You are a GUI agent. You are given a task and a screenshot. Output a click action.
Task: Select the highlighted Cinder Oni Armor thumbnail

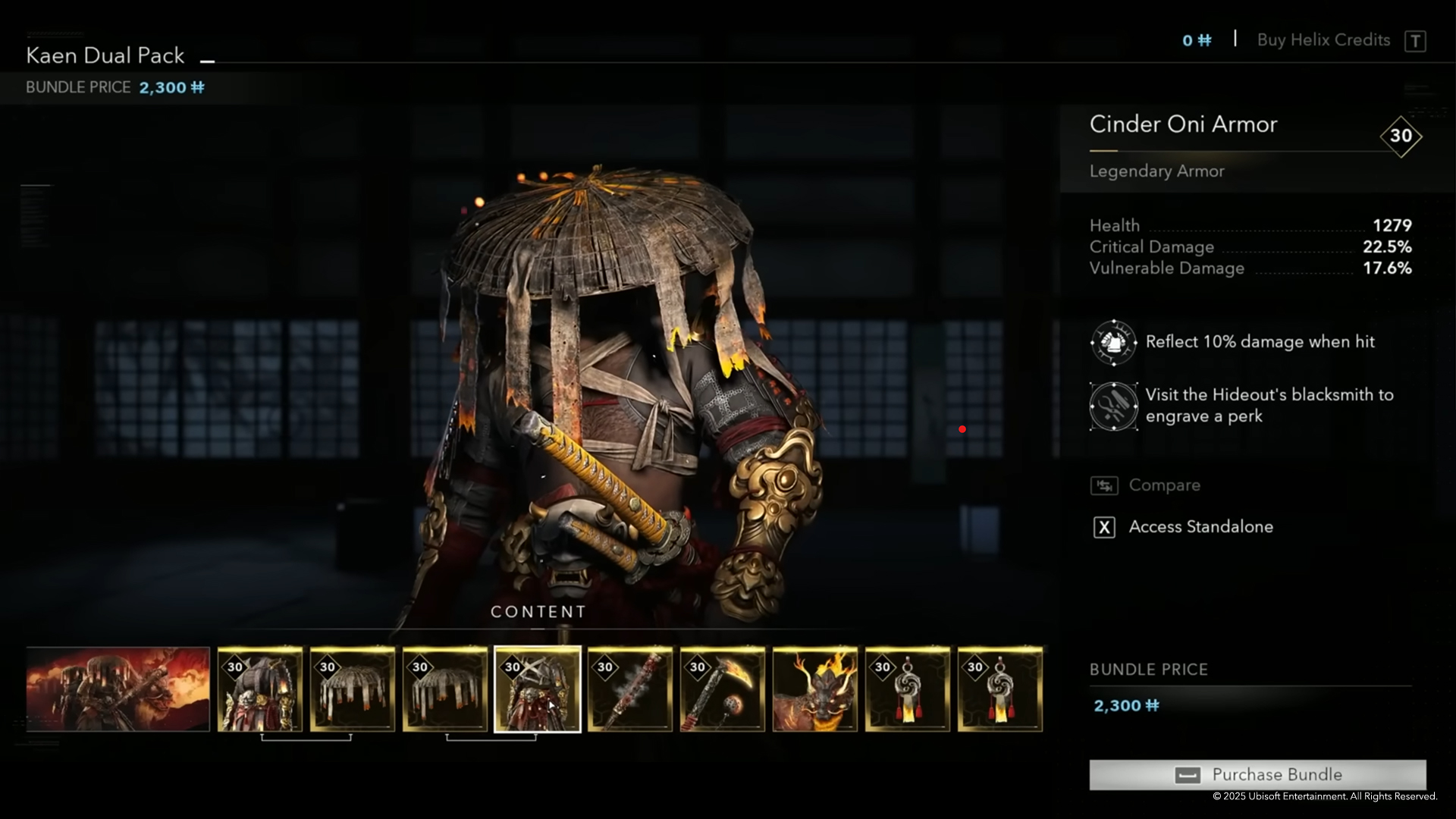538,689
